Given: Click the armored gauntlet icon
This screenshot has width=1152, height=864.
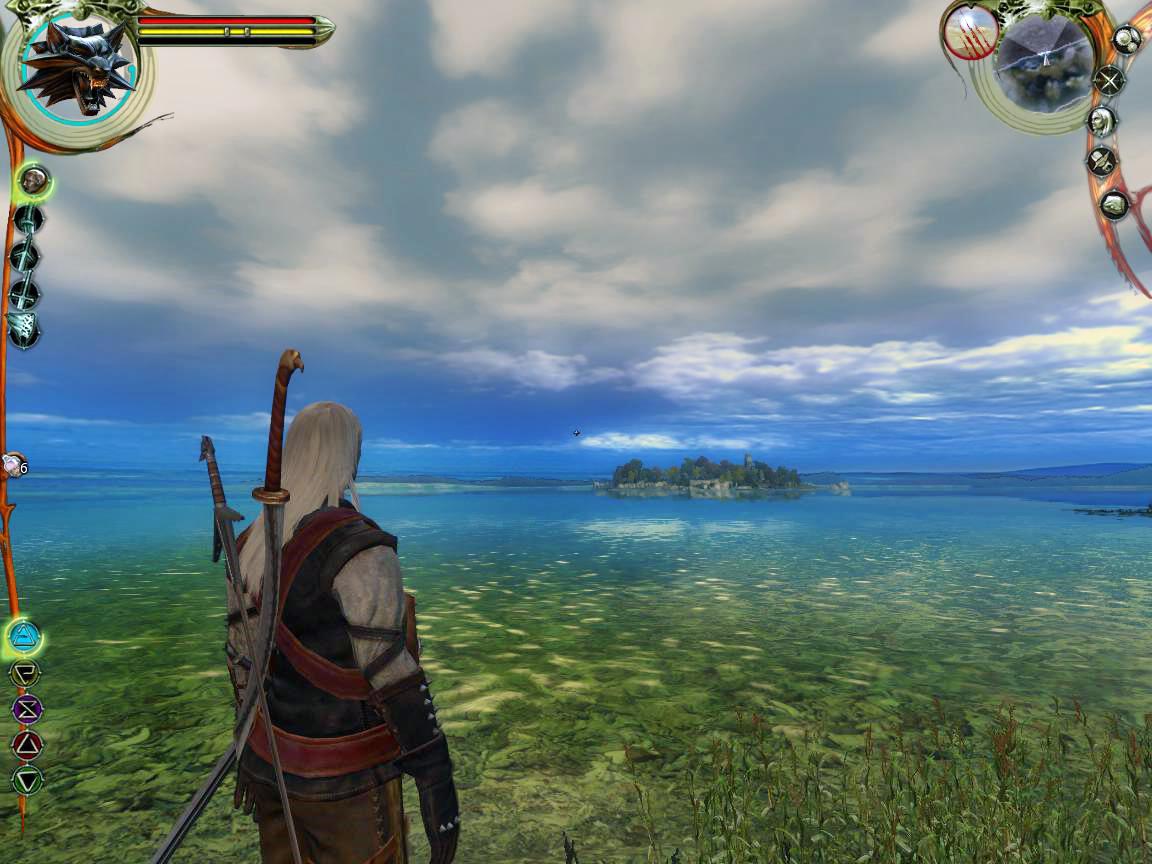Looking at the screenshot, I should 23,330.
